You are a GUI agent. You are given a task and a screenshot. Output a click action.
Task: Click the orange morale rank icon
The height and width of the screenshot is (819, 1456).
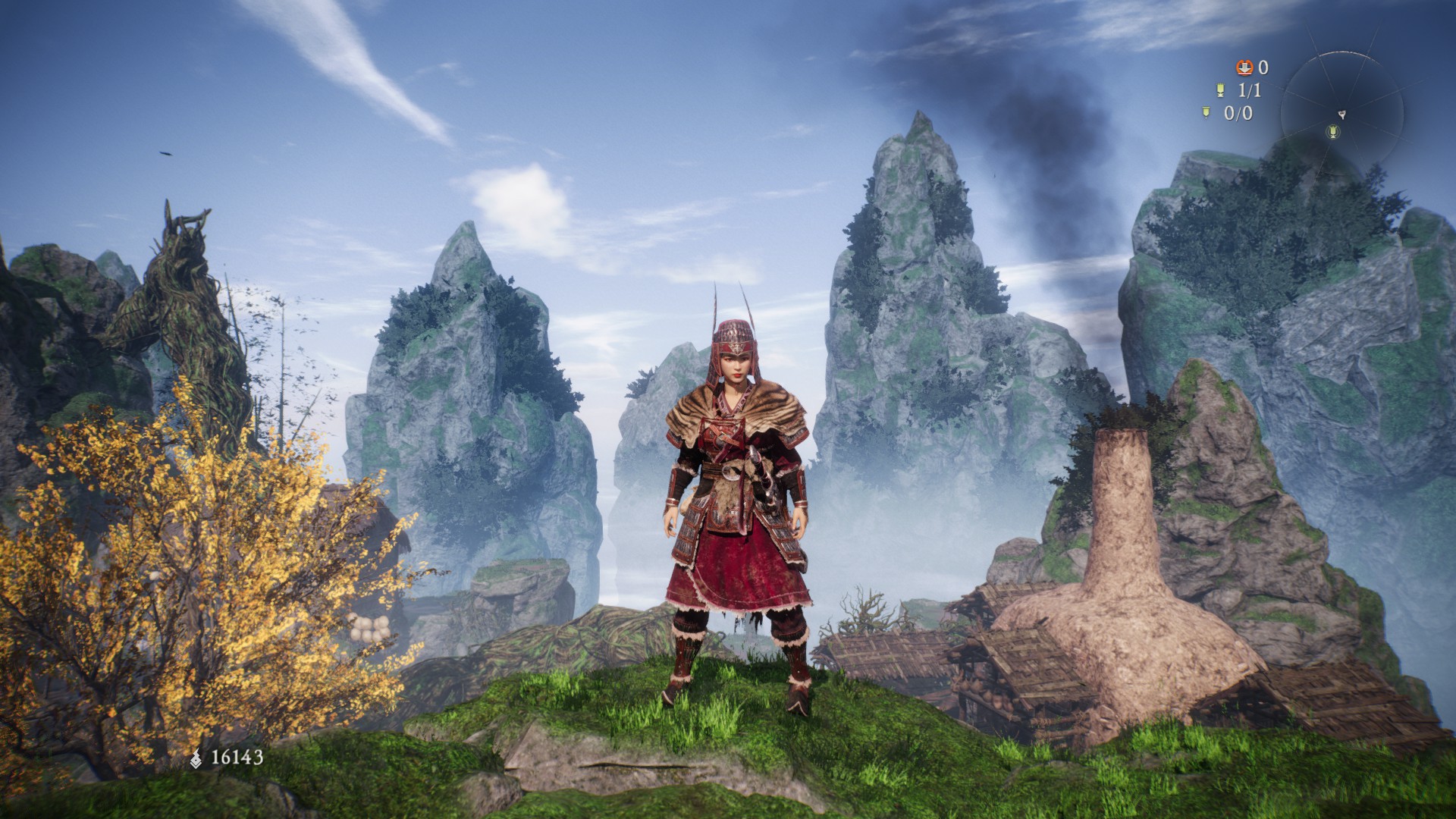(x=1244, y=67)
